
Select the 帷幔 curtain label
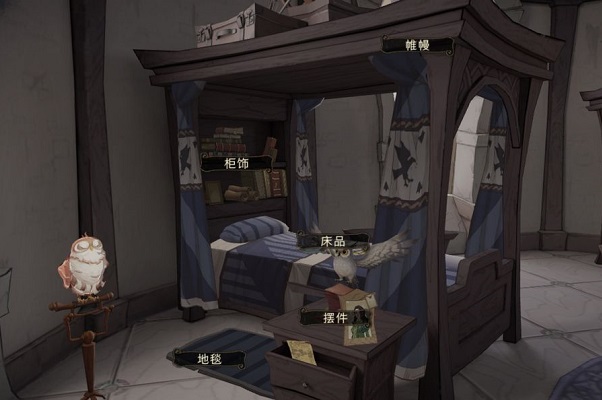point(418,45)
